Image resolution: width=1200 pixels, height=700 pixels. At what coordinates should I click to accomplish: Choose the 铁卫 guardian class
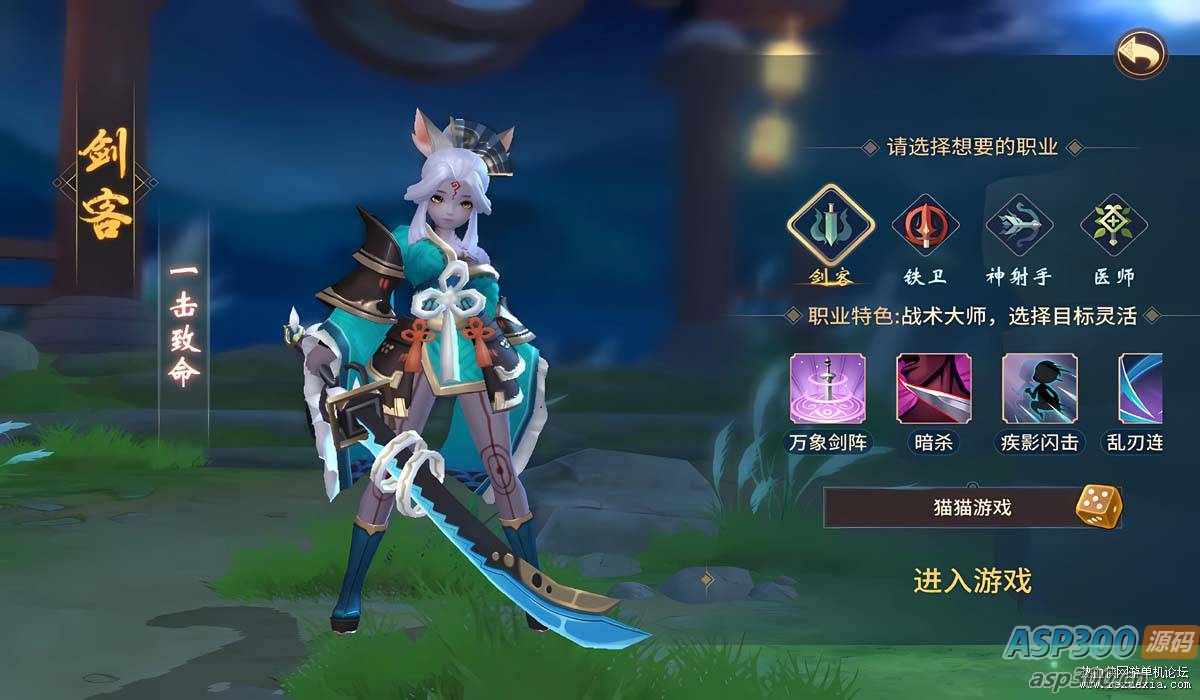click(x=925, y=227)
